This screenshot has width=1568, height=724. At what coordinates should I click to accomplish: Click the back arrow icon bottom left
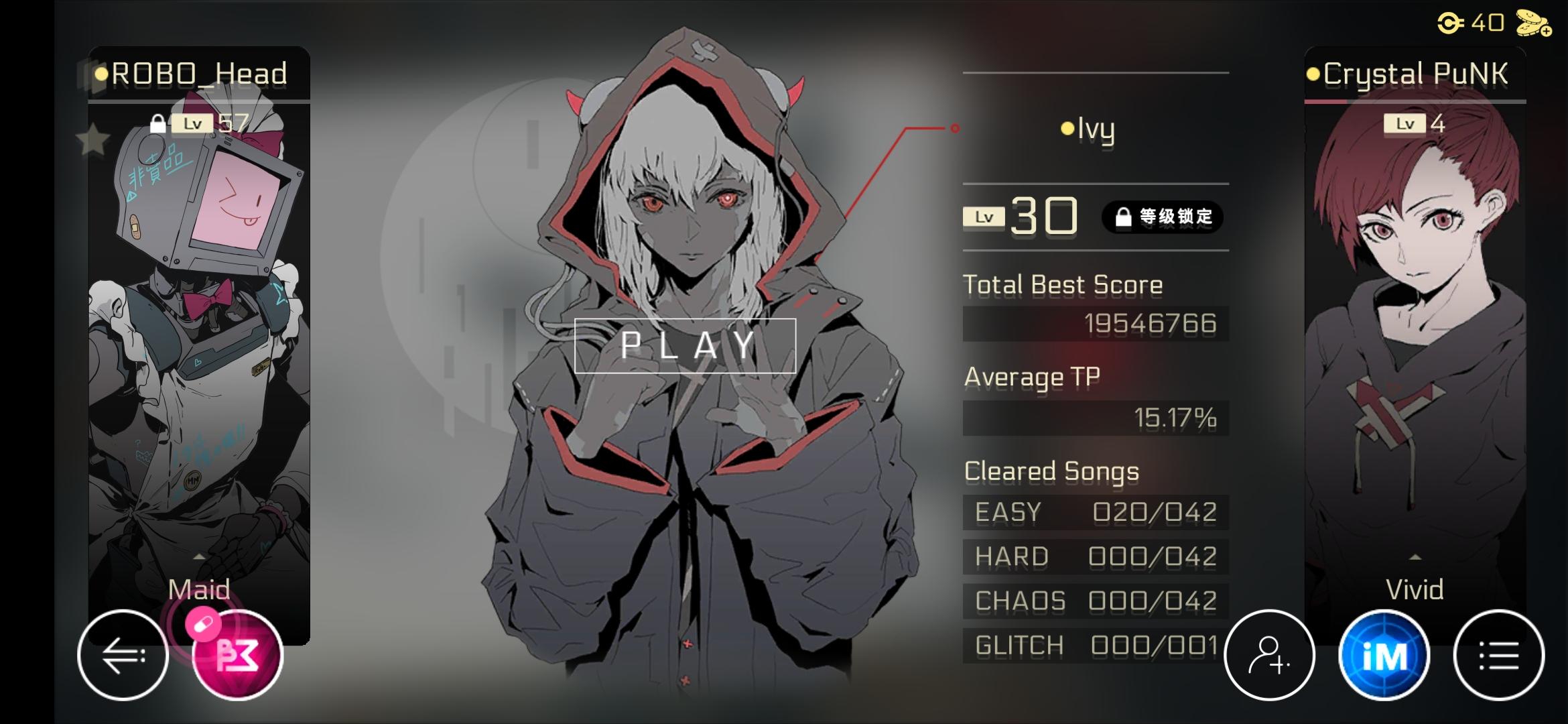(122, 656)
